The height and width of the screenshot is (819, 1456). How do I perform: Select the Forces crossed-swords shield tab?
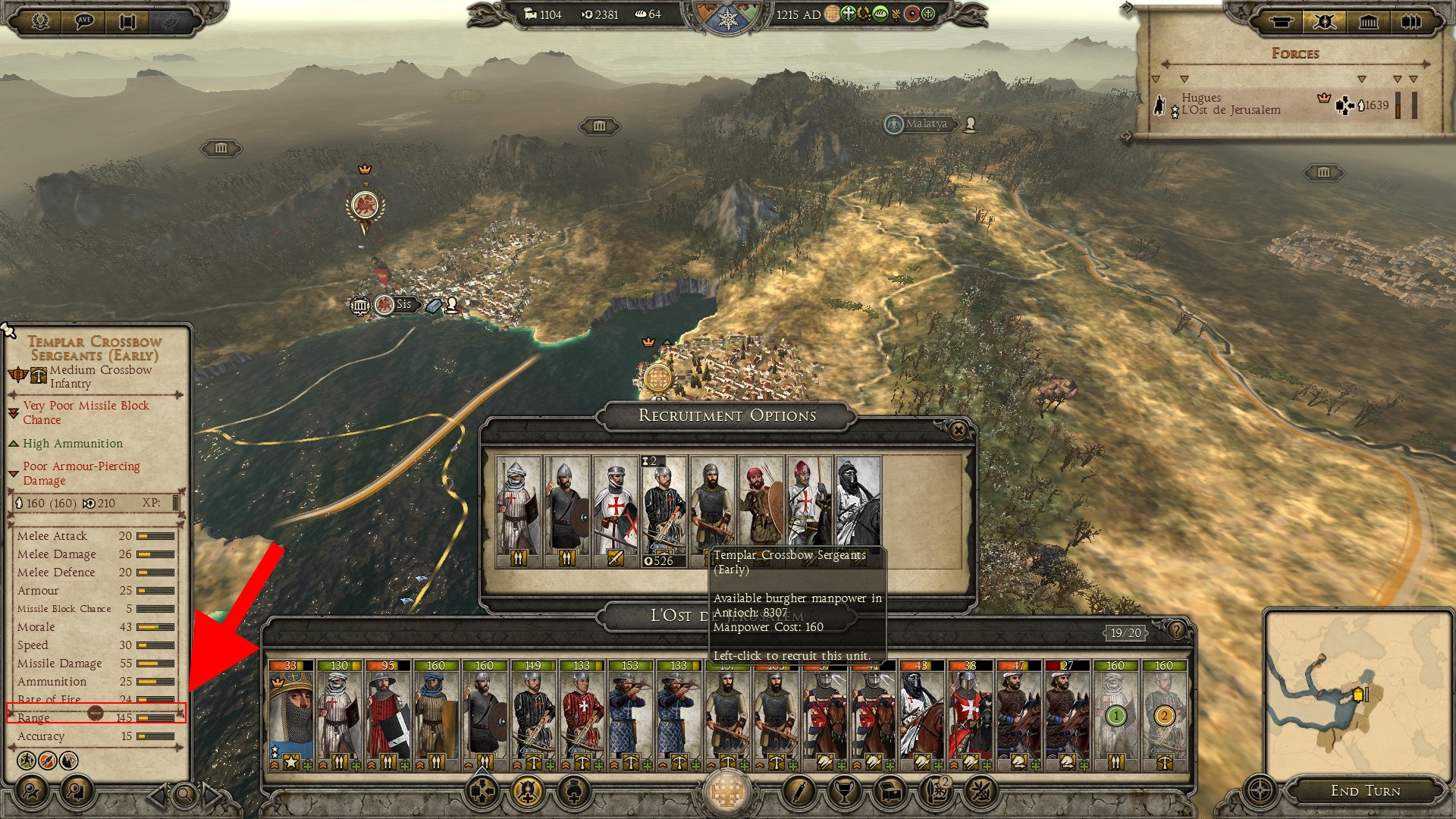click(x=1324, y=21)
